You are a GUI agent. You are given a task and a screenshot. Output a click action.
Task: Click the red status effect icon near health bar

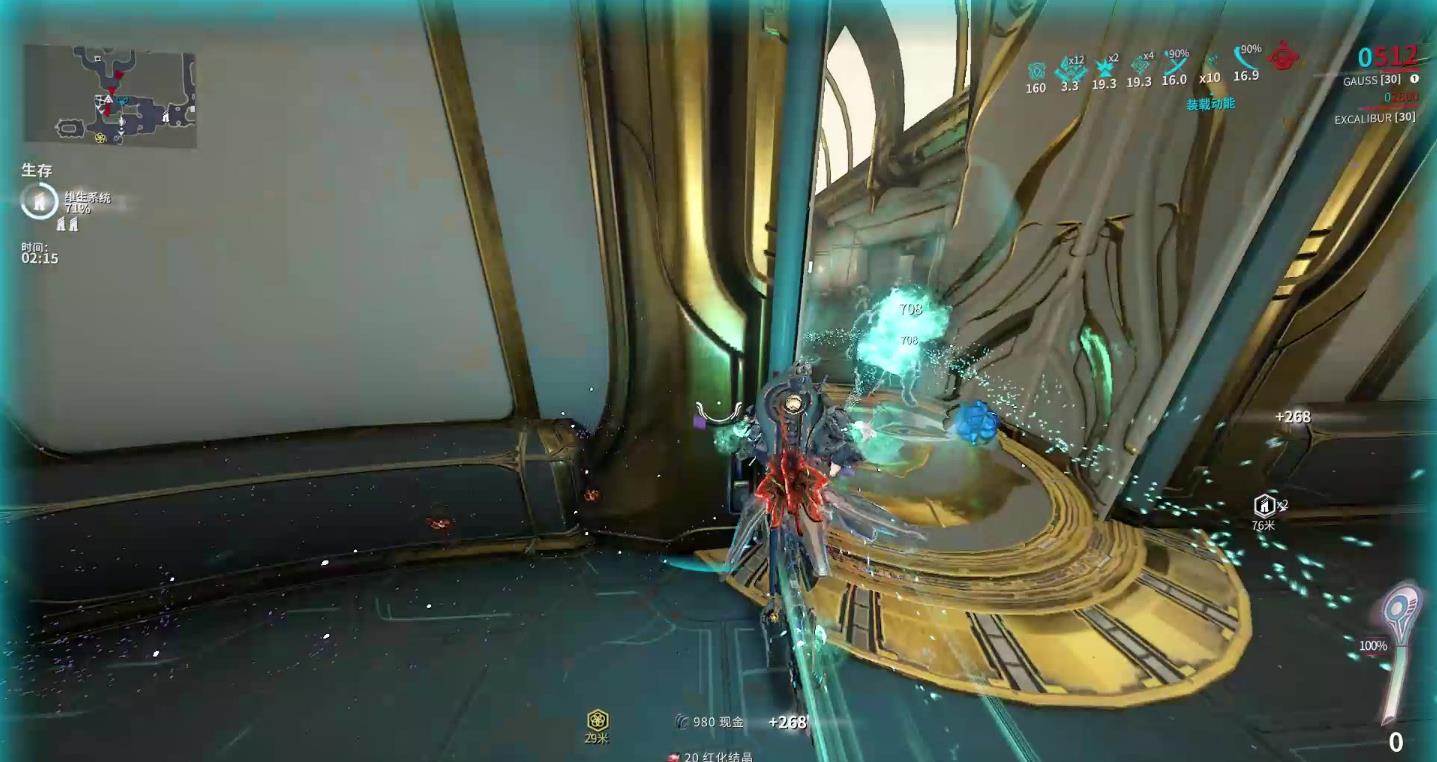[1283, 58]
